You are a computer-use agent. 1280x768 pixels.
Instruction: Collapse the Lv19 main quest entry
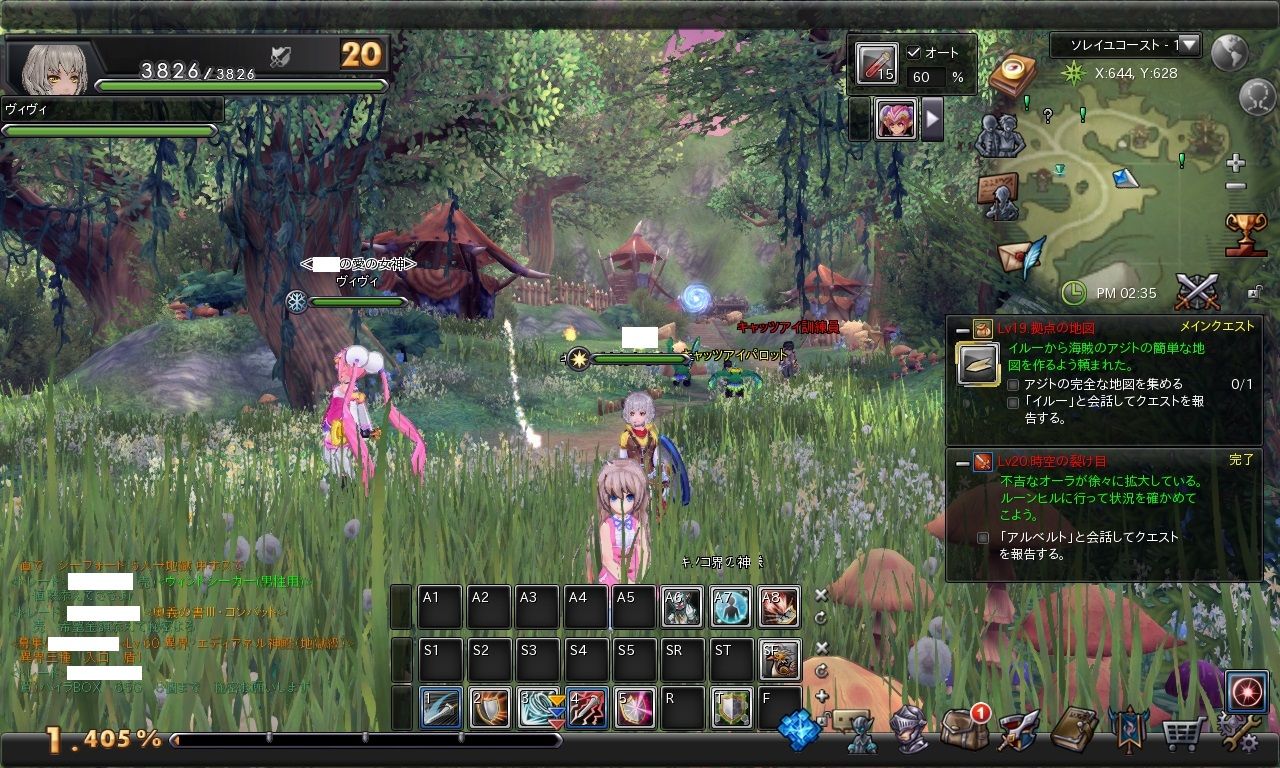coord(962,328)
